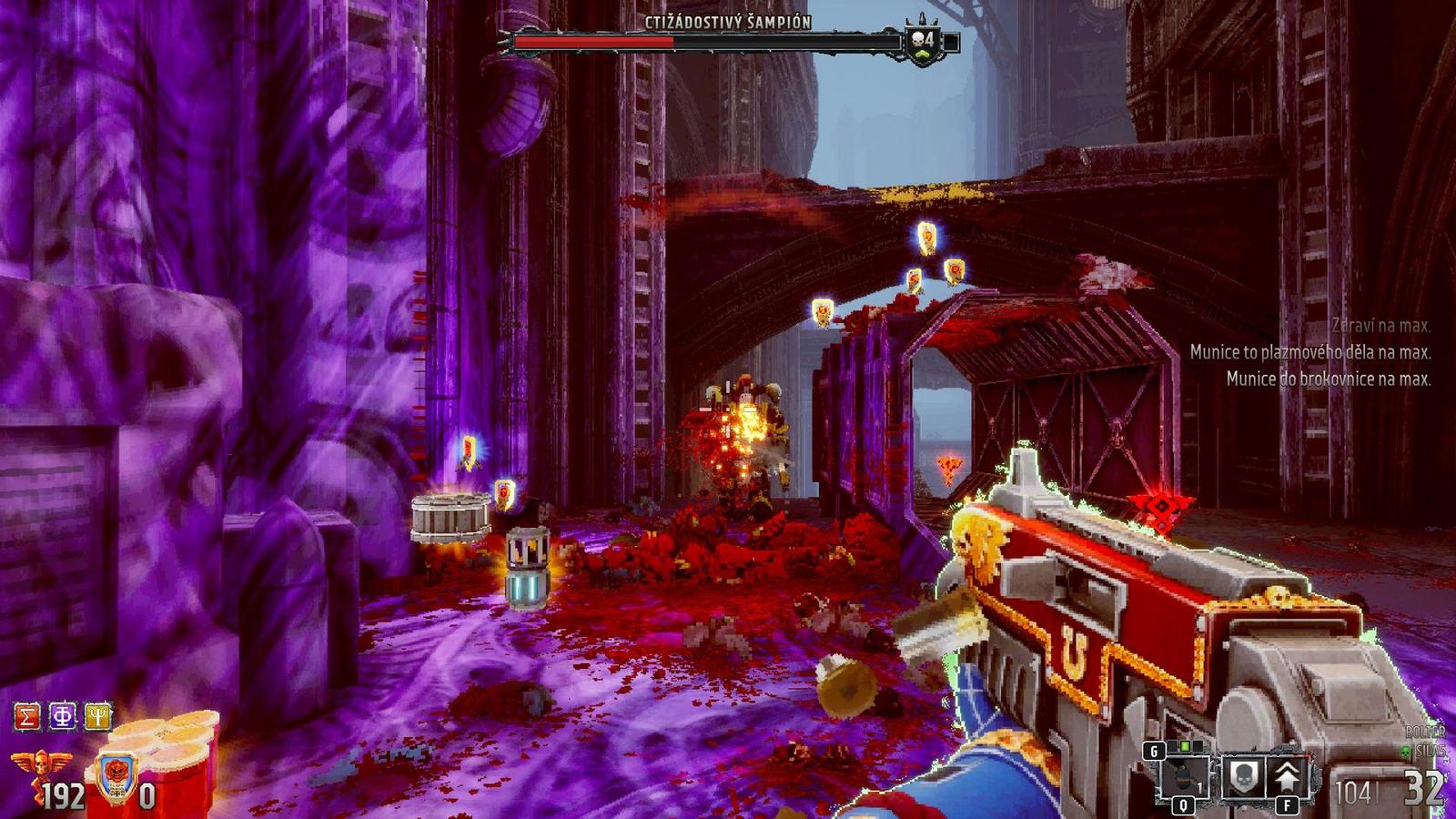Click the Imperial aquila health icon beside 192
This screenshot has width=1456, height=819.
tap(40, 767)
